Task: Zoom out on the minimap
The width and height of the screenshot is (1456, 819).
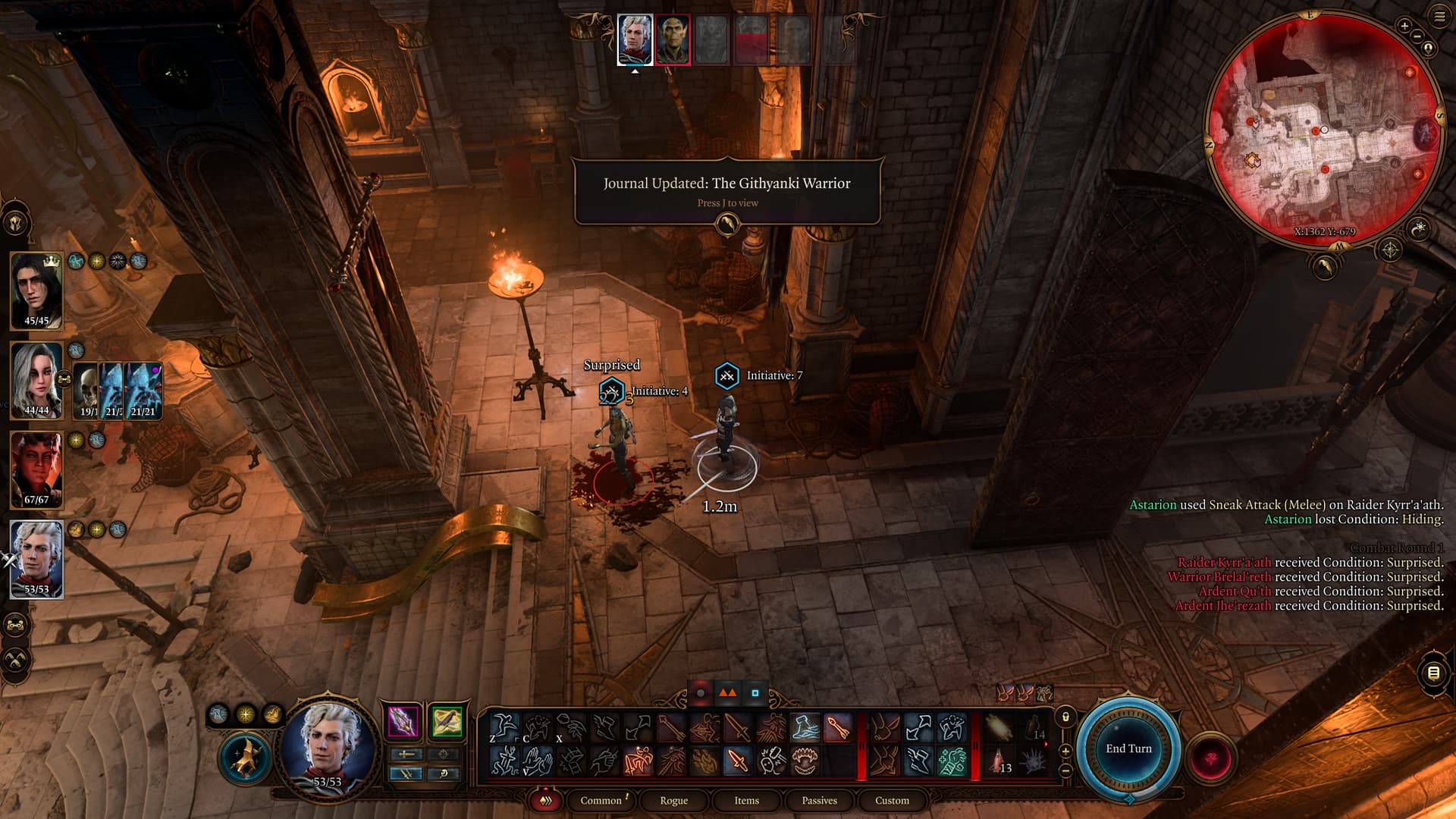Action: pyautogui.click(x=1417, y=36)
